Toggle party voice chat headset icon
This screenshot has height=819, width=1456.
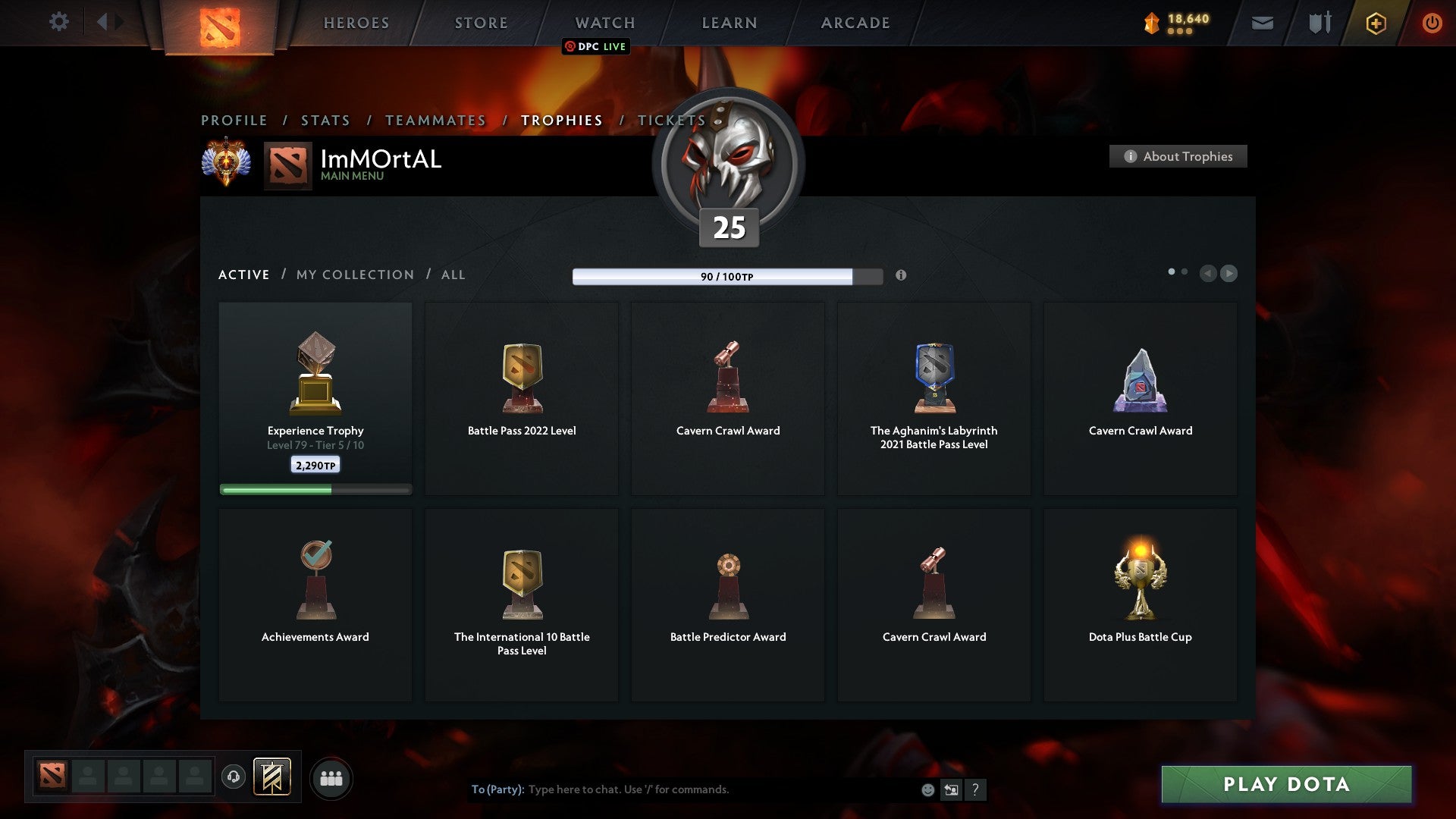pyautogui.click(x=233, y=777)
